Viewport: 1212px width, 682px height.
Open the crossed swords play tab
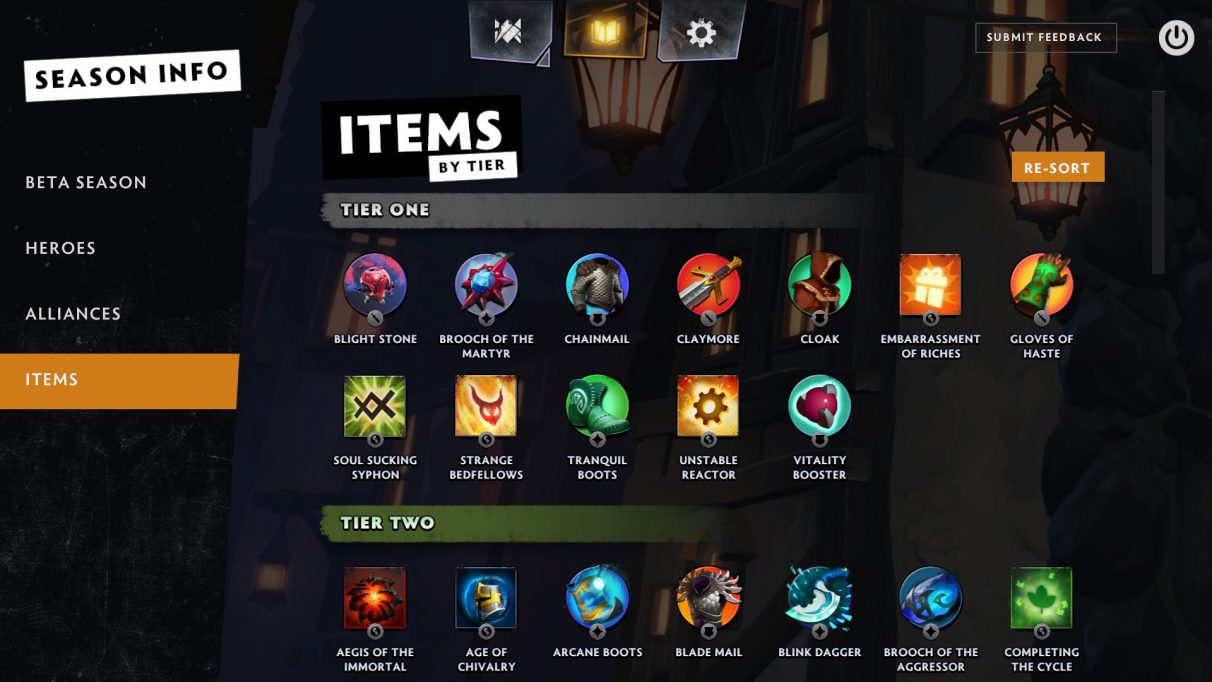pos(509,31)
